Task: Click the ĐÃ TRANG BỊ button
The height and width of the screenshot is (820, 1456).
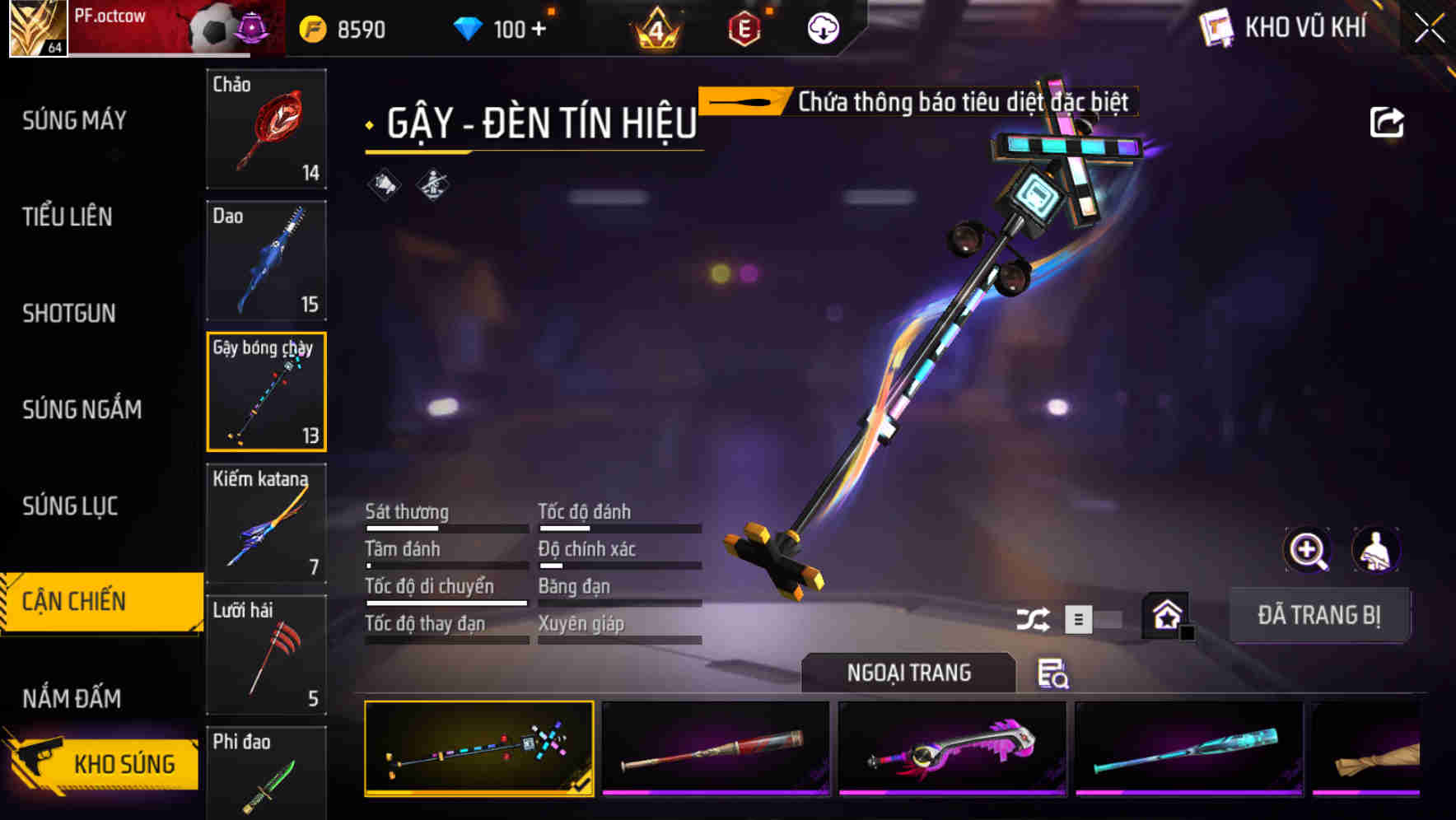Action: pos(1318,615)
